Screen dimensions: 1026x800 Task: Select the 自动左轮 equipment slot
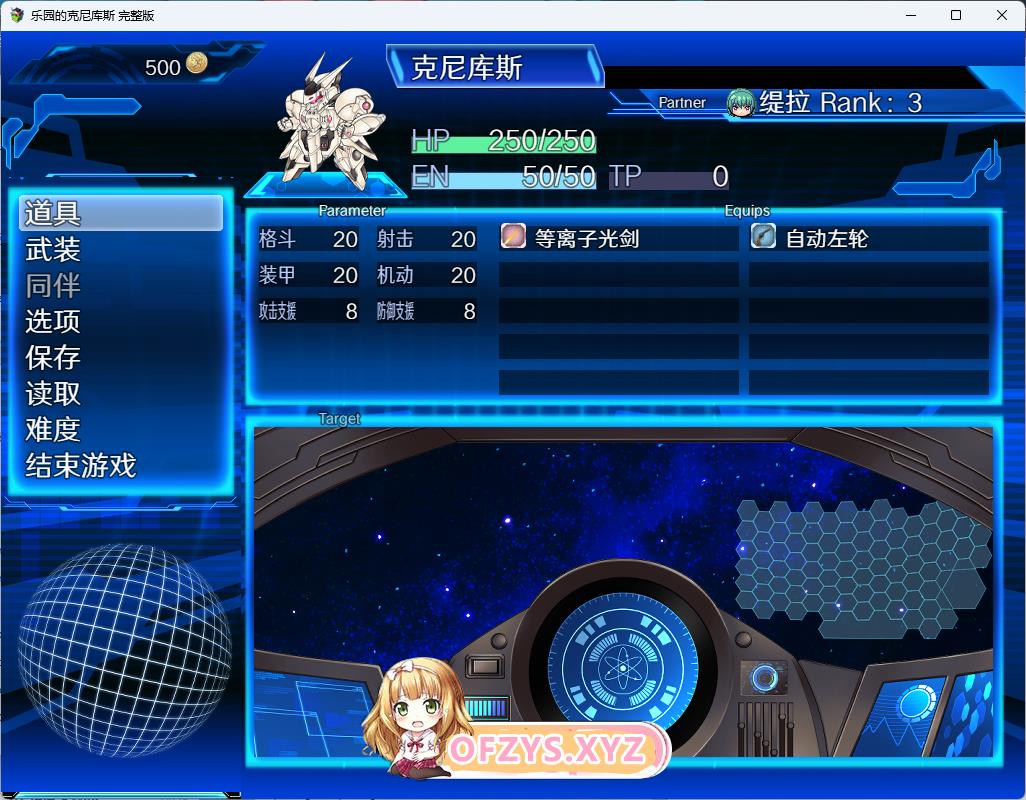(868, 238)
